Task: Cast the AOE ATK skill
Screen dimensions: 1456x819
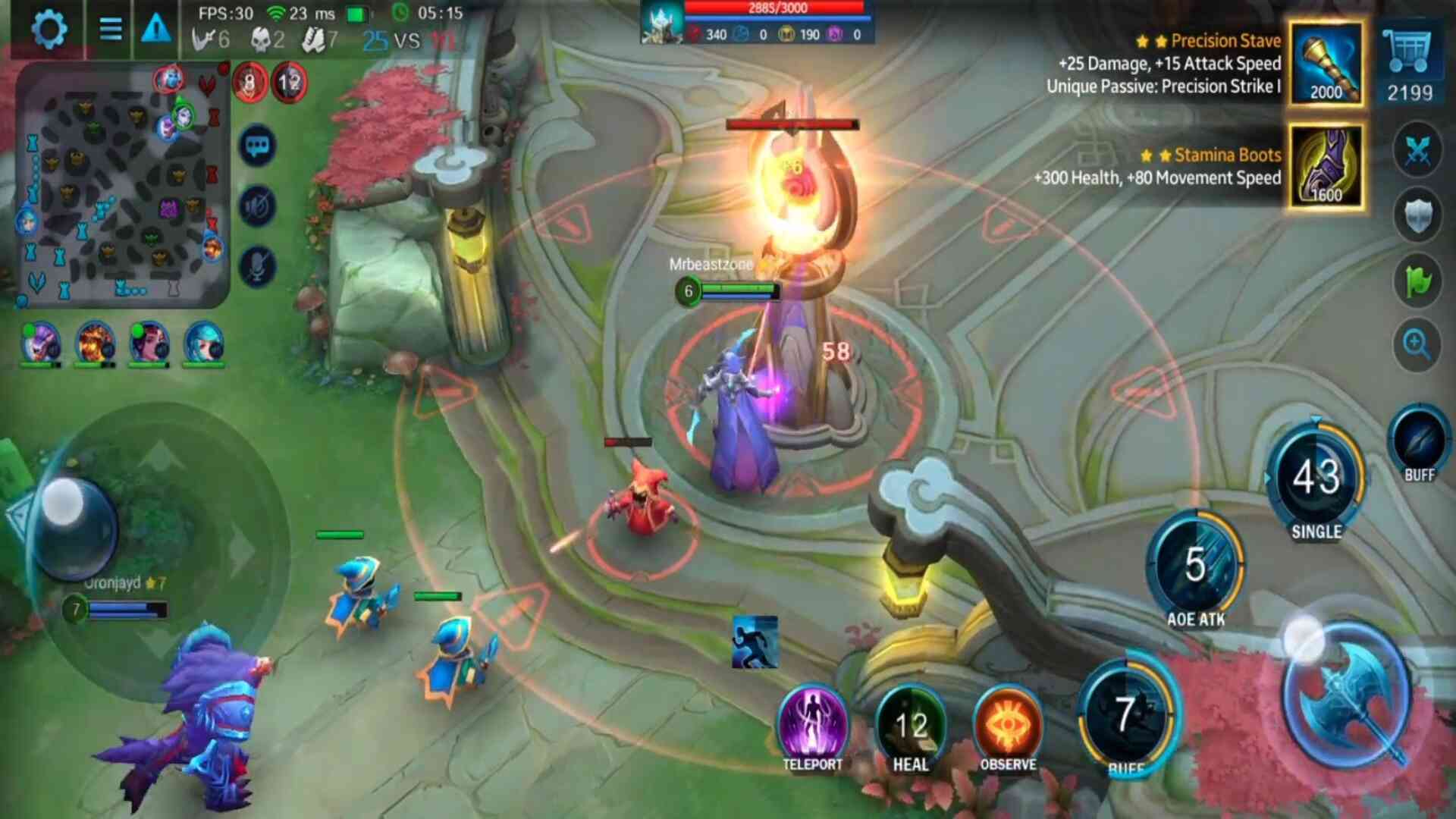Action: pyautogui.click(x=1195, y=565)
